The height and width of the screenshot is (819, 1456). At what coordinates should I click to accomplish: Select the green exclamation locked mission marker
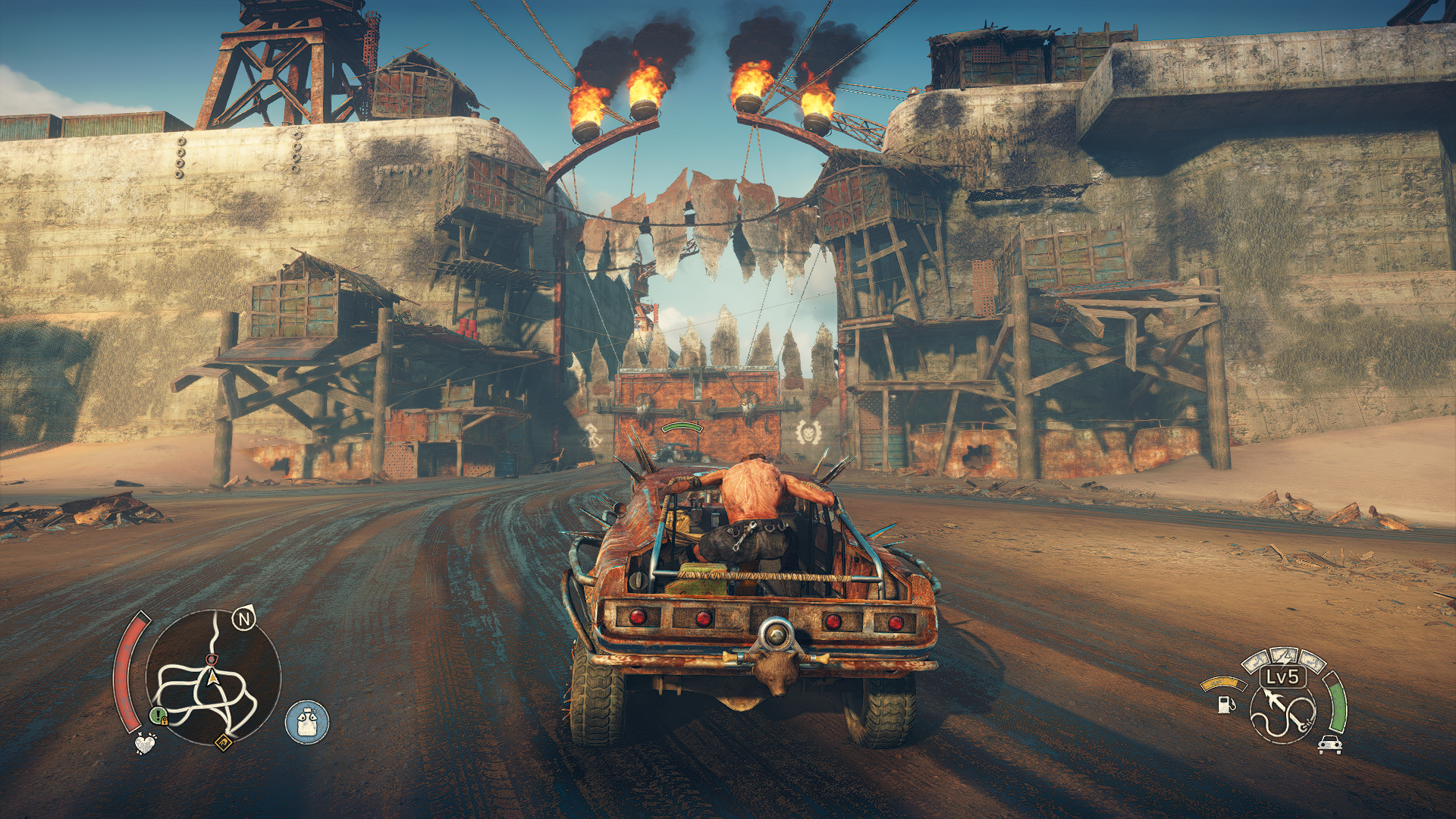158,715
